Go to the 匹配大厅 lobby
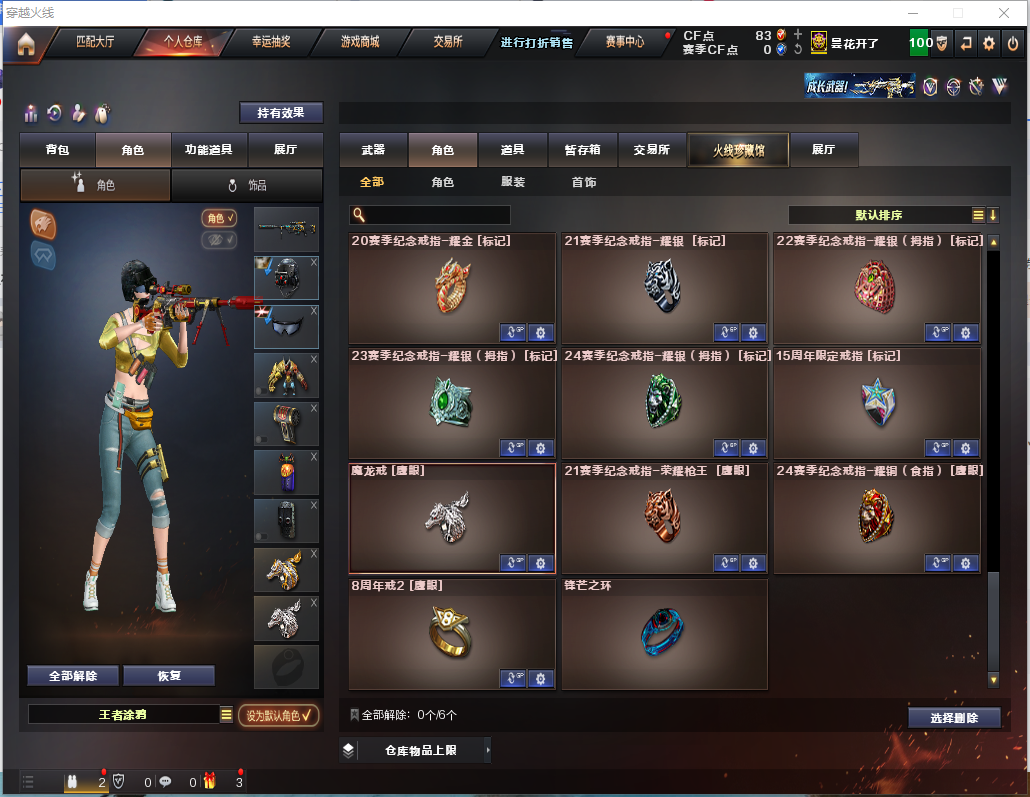This screenshot has width=1030, height=797. pyautogui.click(x=95, y=42)
